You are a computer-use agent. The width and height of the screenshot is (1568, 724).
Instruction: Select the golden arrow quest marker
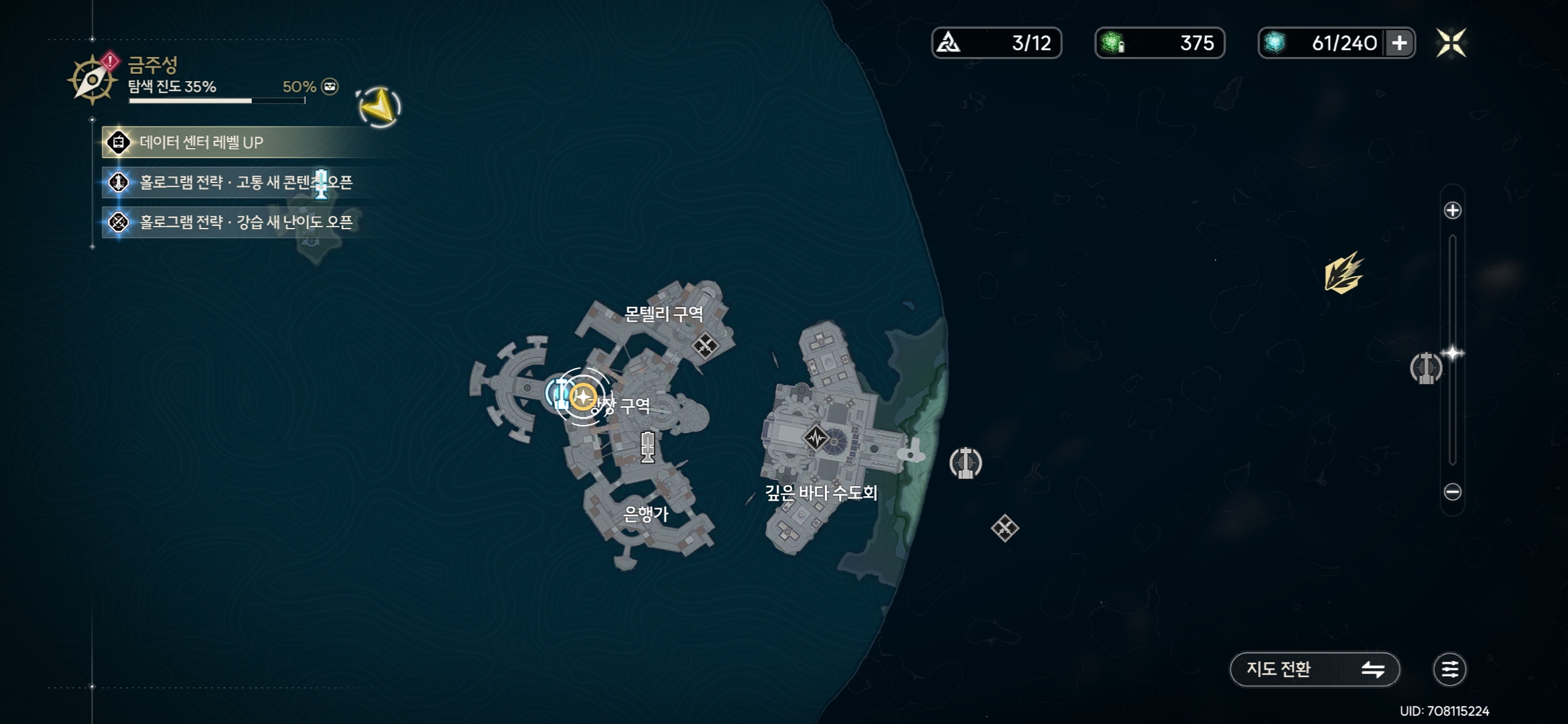379,107
